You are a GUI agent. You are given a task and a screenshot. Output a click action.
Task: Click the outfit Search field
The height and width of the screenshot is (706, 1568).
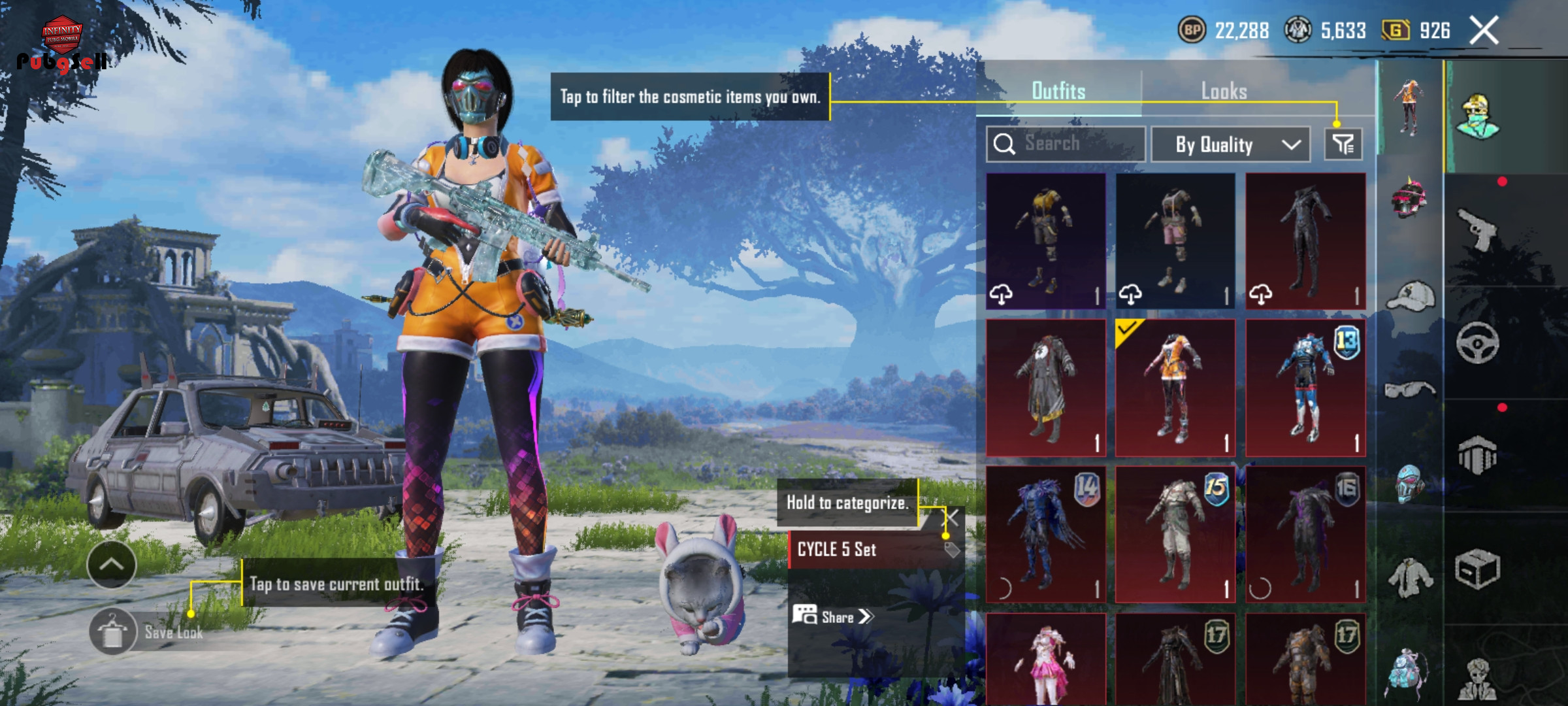point(1065,144)
